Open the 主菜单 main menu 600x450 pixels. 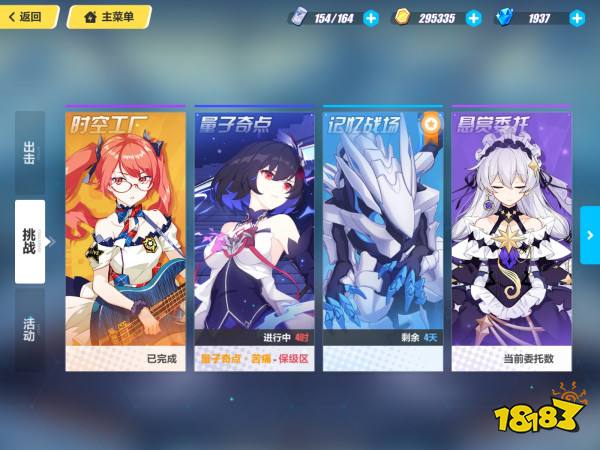[x=108, y=17]
